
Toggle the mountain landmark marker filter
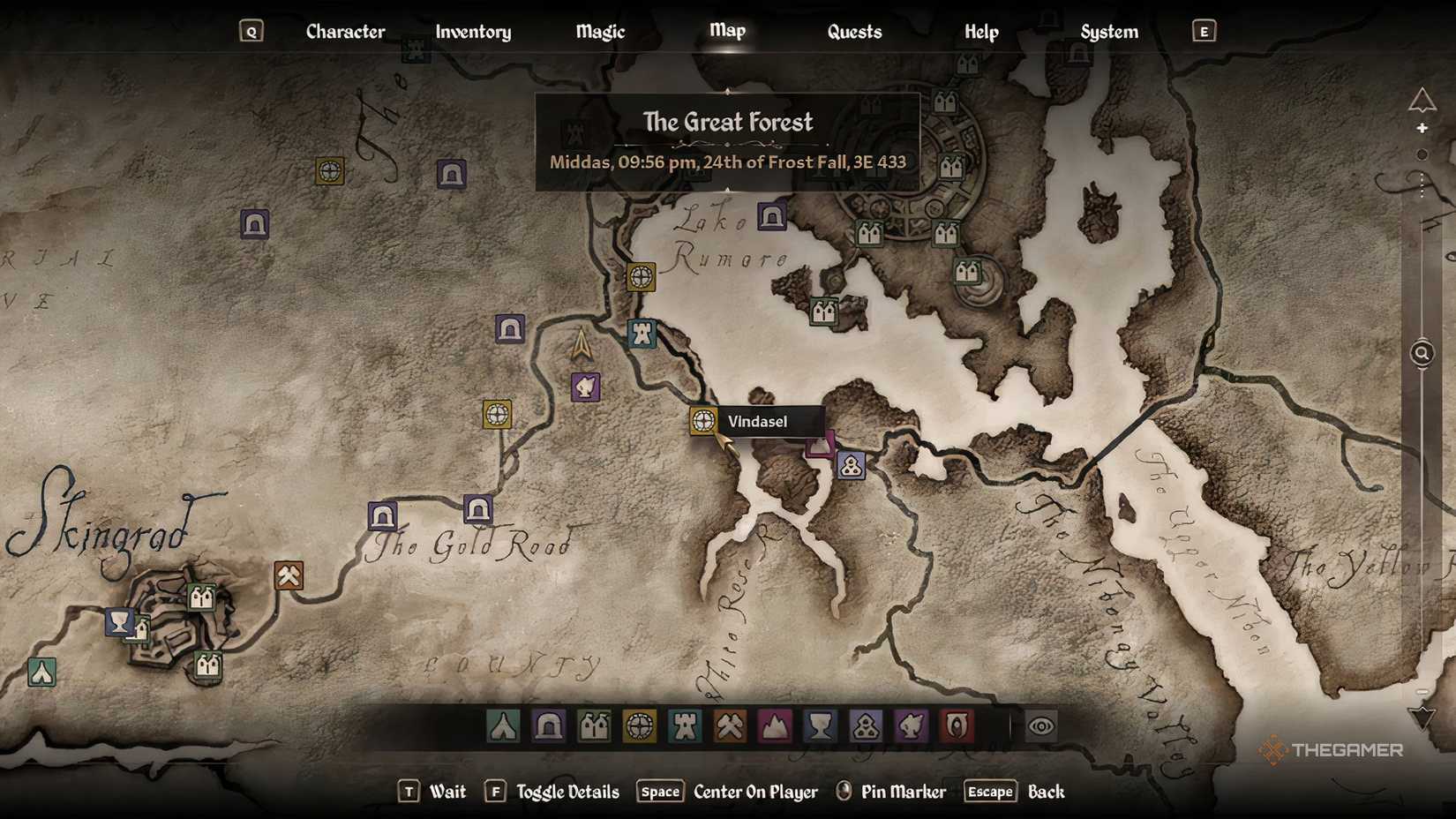774,726
